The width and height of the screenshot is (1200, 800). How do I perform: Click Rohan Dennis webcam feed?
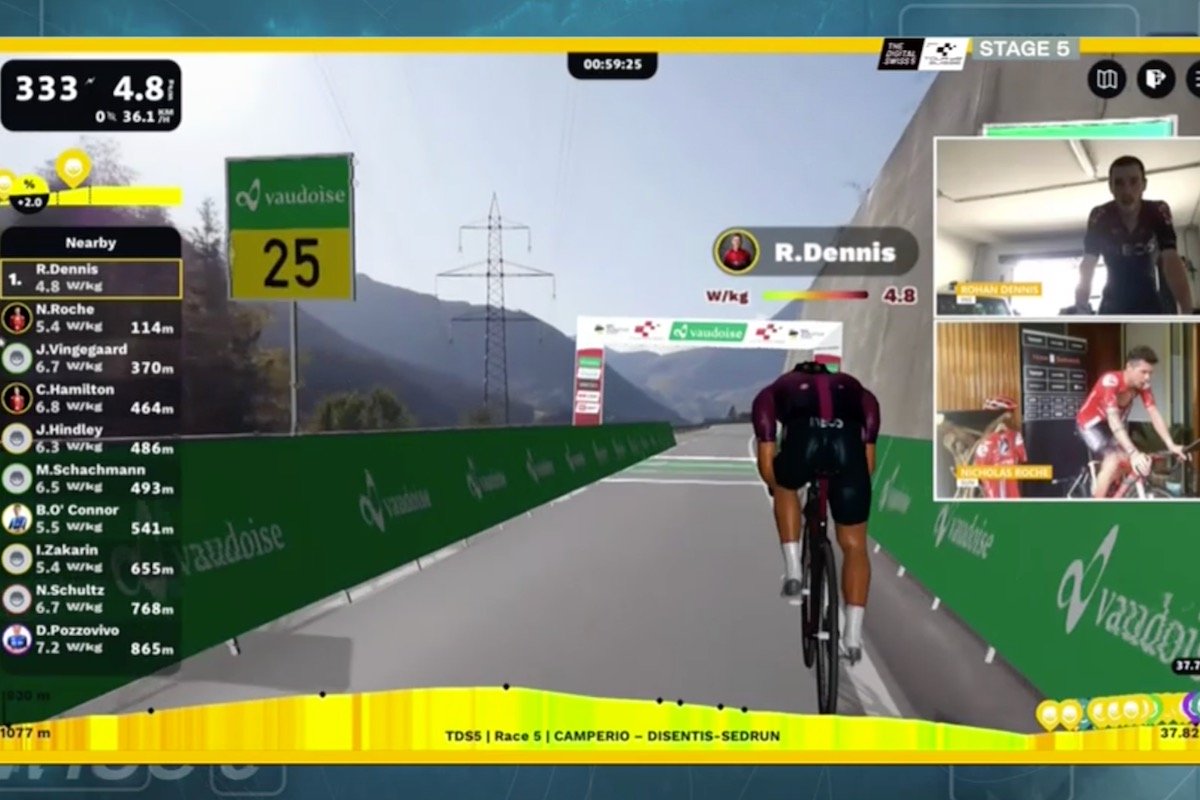click(x=1066, y=226)
